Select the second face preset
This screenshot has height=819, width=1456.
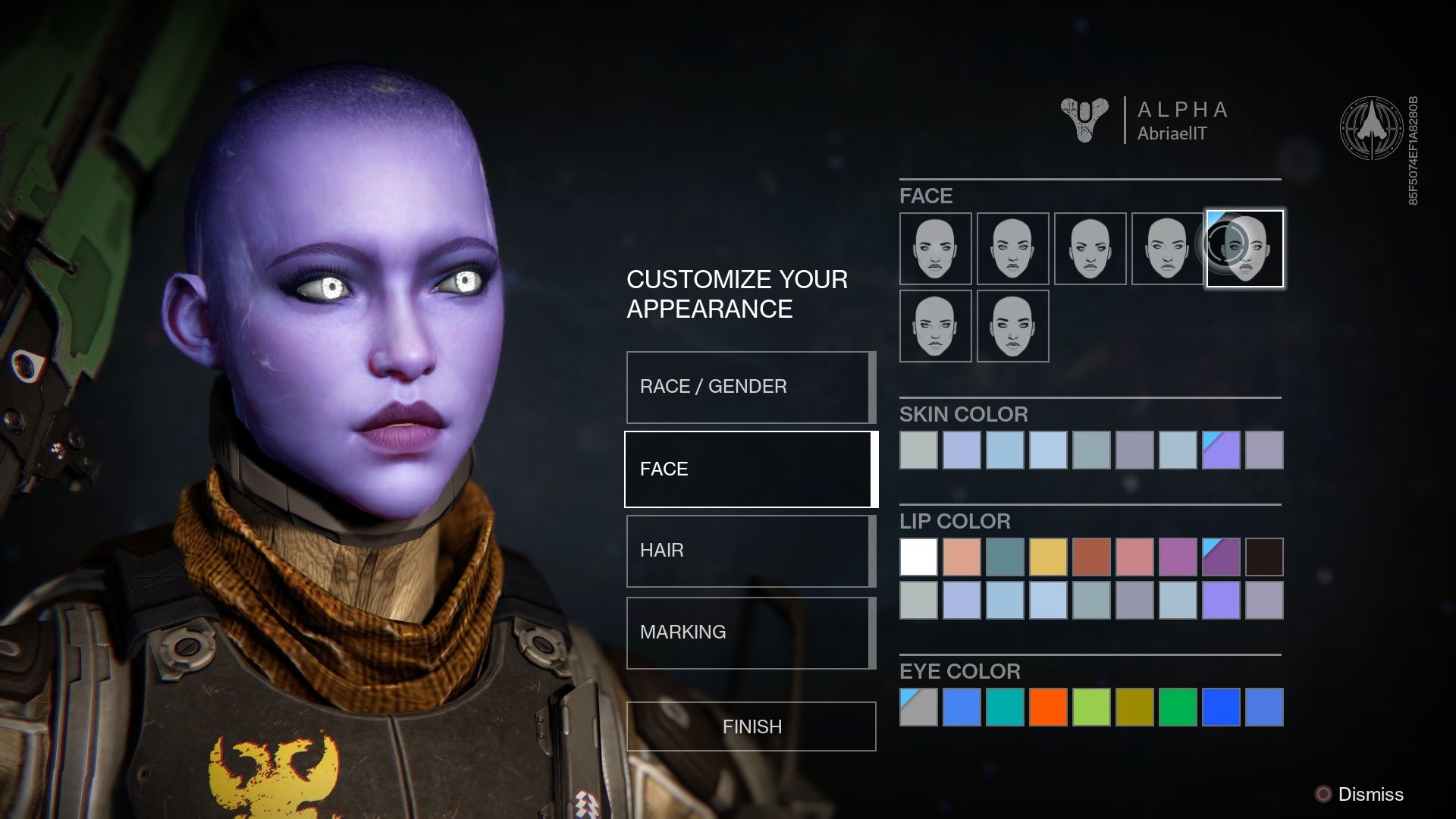point(1012,249)
